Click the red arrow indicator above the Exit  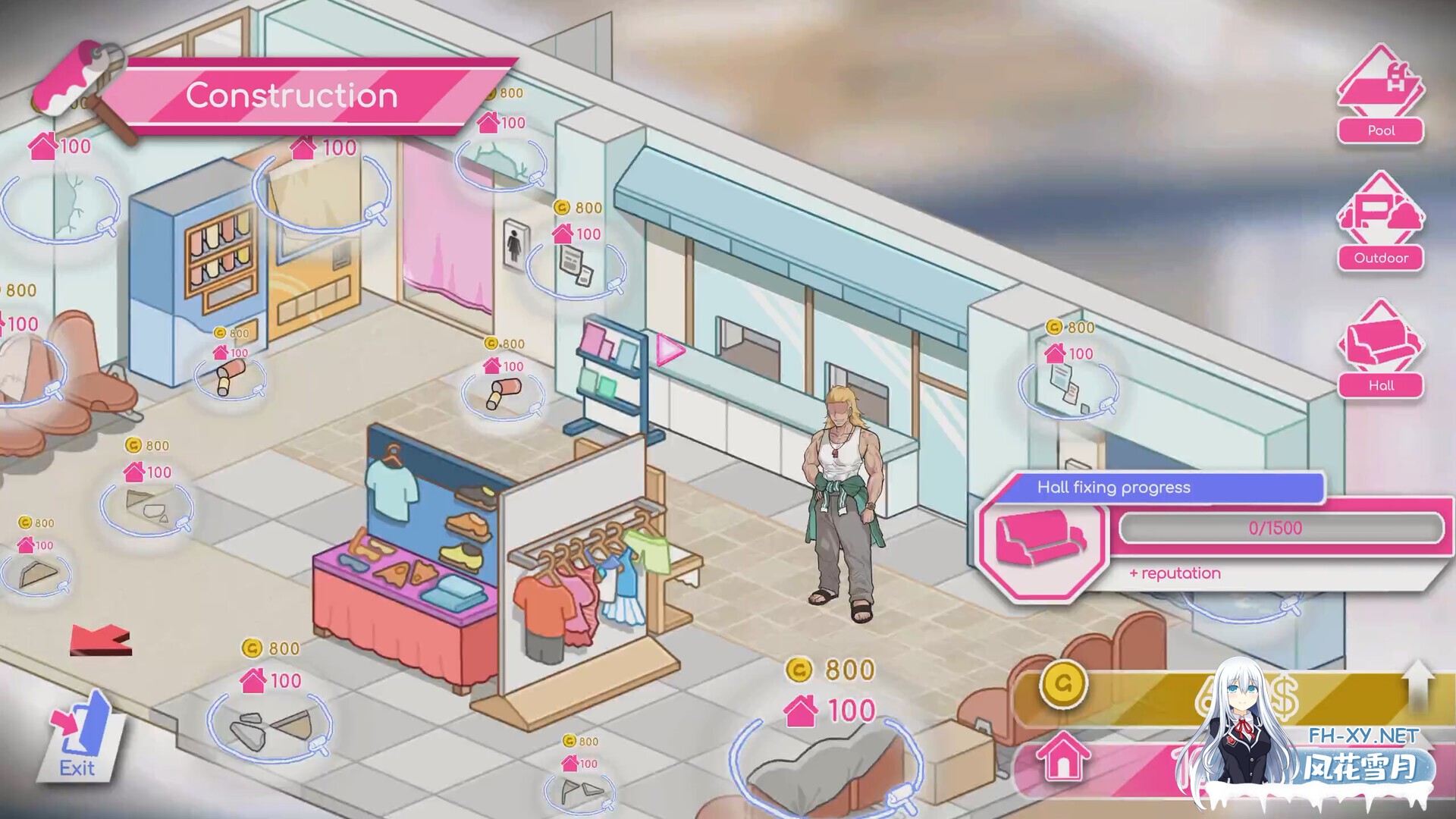click(101, 641)
